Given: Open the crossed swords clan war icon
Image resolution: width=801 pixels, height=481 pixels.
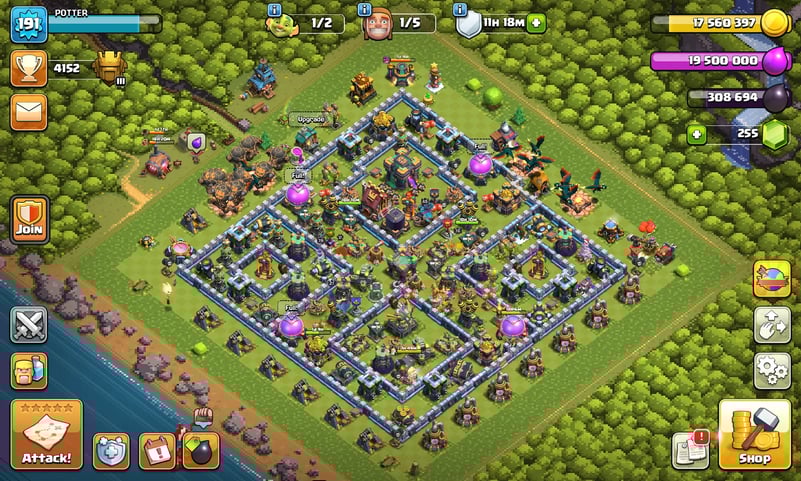Looking at the screenshot, I should pos(29,324).
